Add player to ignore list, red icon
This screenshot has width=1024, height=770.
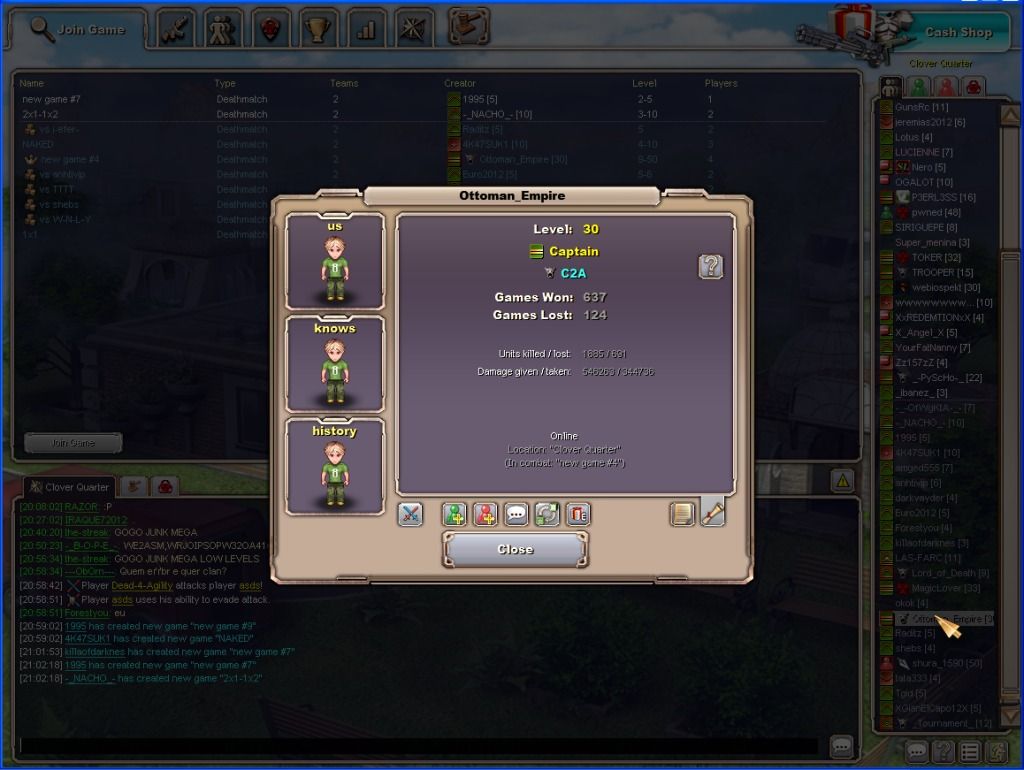click(x=486, y=514)
